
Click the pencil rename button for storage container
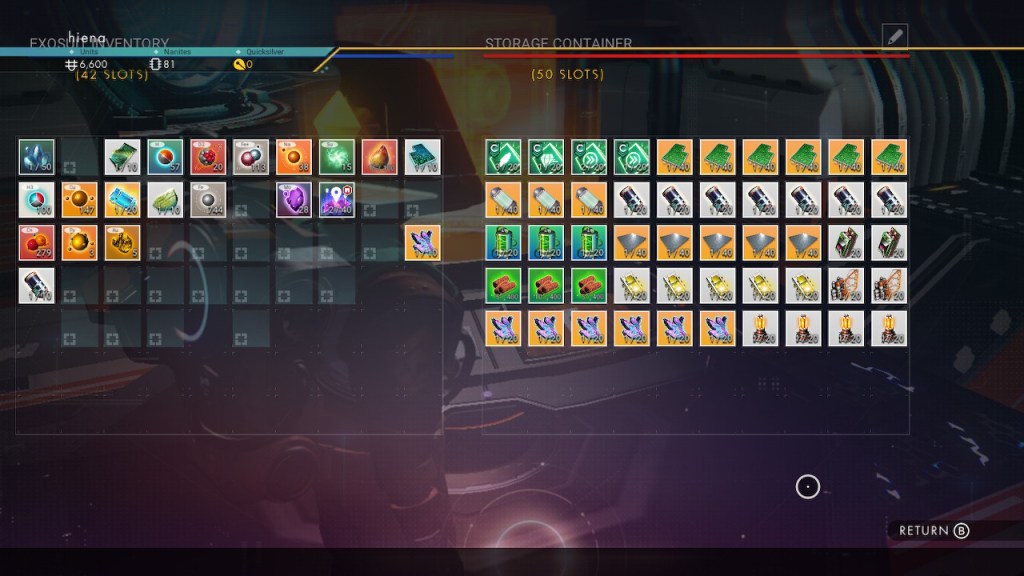[x=894, y=37]
